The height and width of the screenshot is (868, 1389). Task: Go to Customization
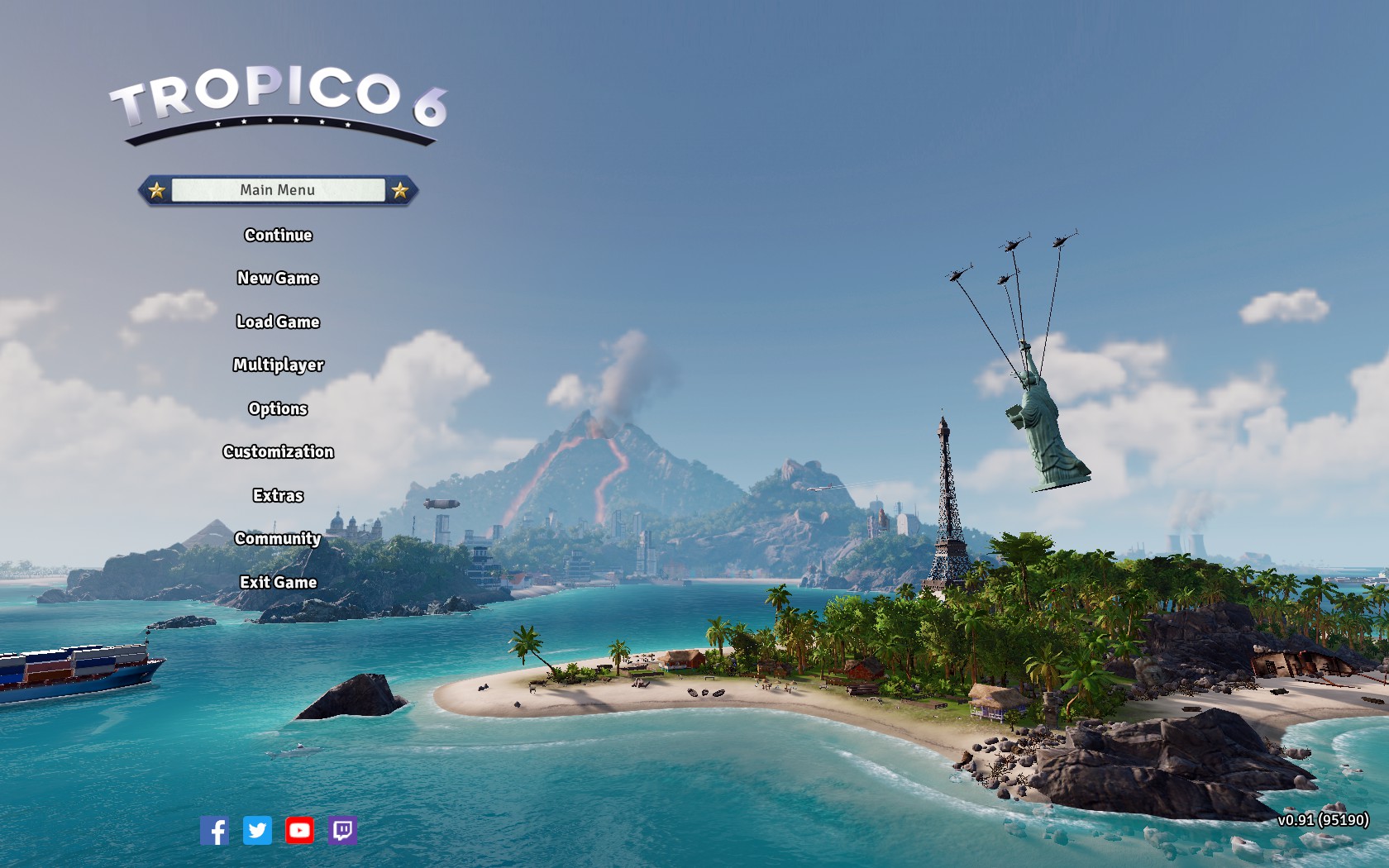pyautogui.click(x=278, y=451)
